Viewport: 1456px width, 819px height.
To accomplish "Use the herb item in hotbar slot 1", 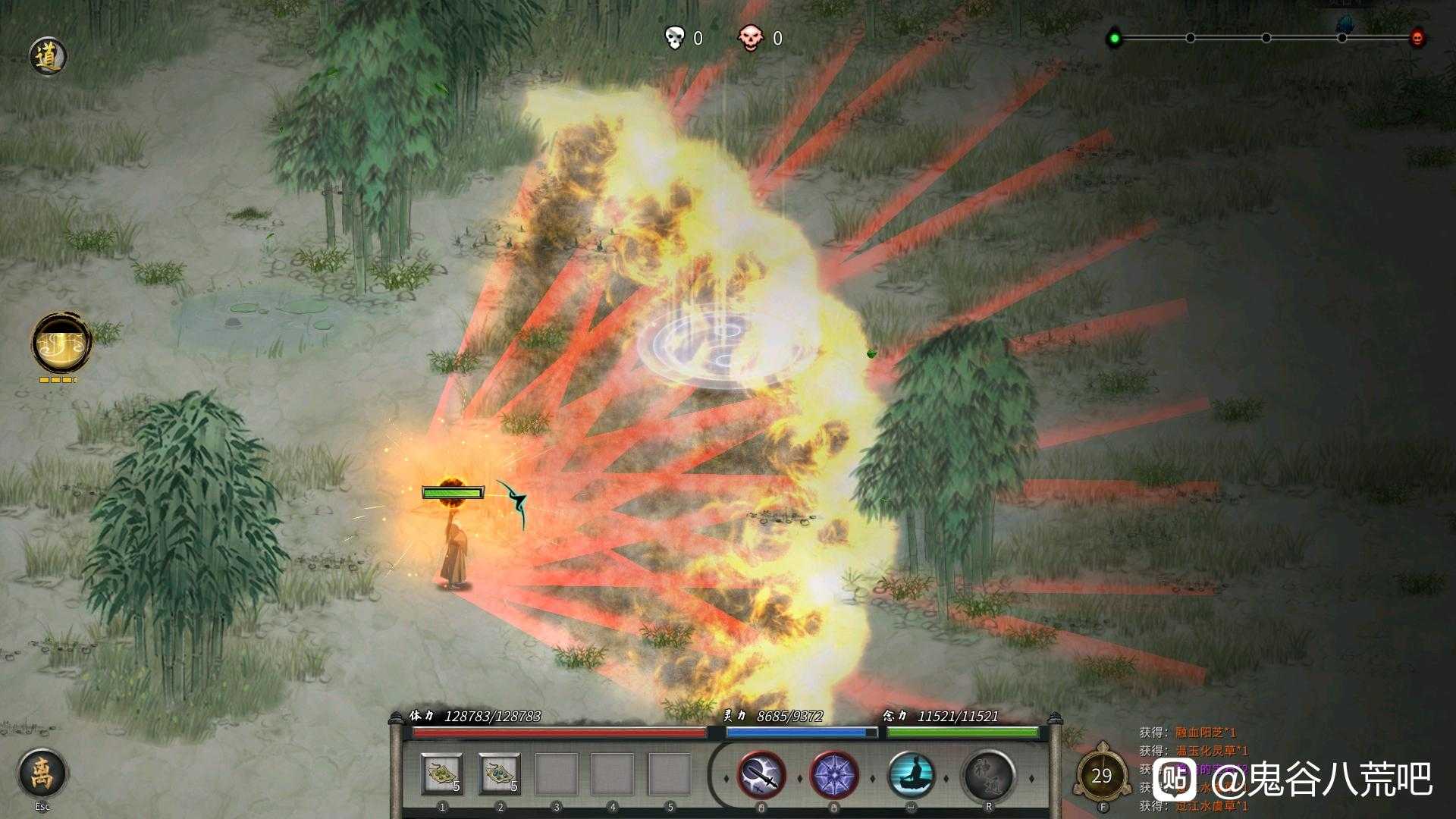I will click(442, 774).
